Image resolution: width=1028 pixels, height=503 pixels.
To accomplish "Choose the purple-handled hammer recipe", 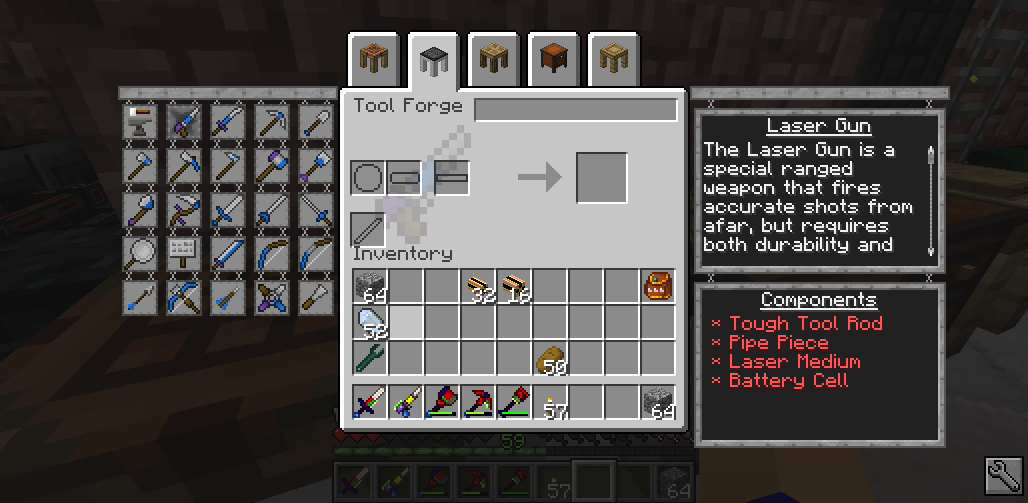I will pyautogui.click(x=271, y=164).
